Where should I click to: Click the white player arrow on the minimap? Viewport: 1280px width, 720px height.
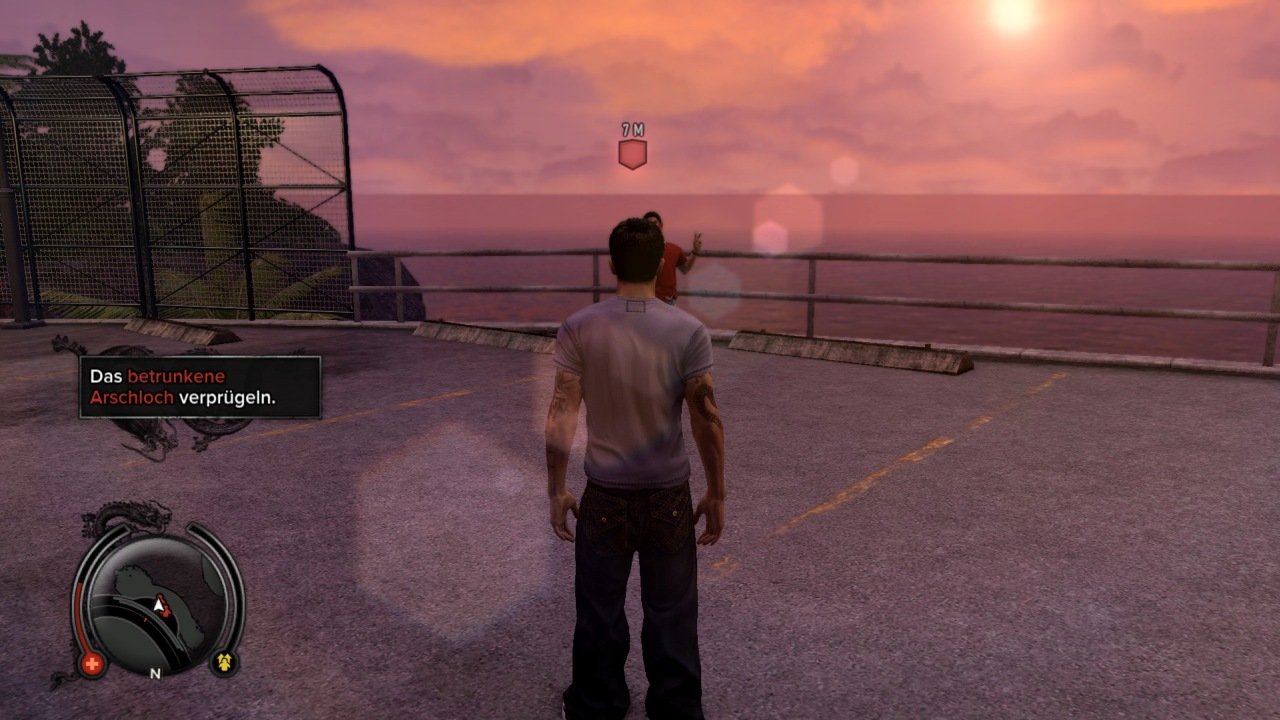pyautogui.click(x=158, y=605)
